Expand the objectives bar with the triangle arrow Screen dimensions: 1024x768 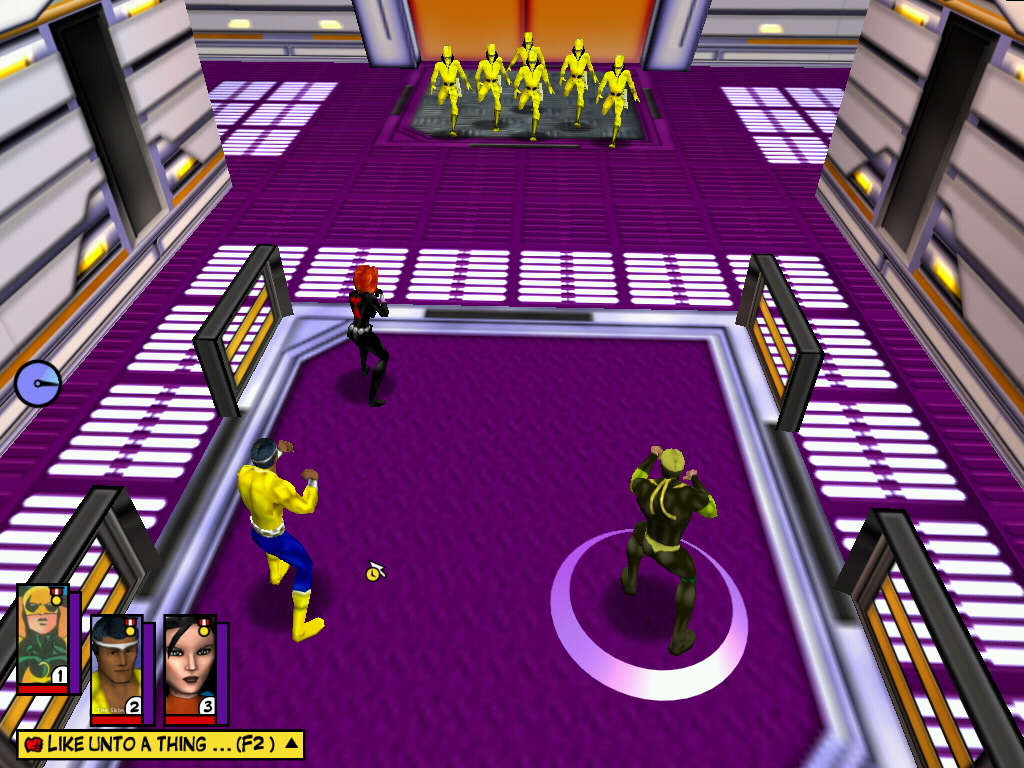coord(291,743)
